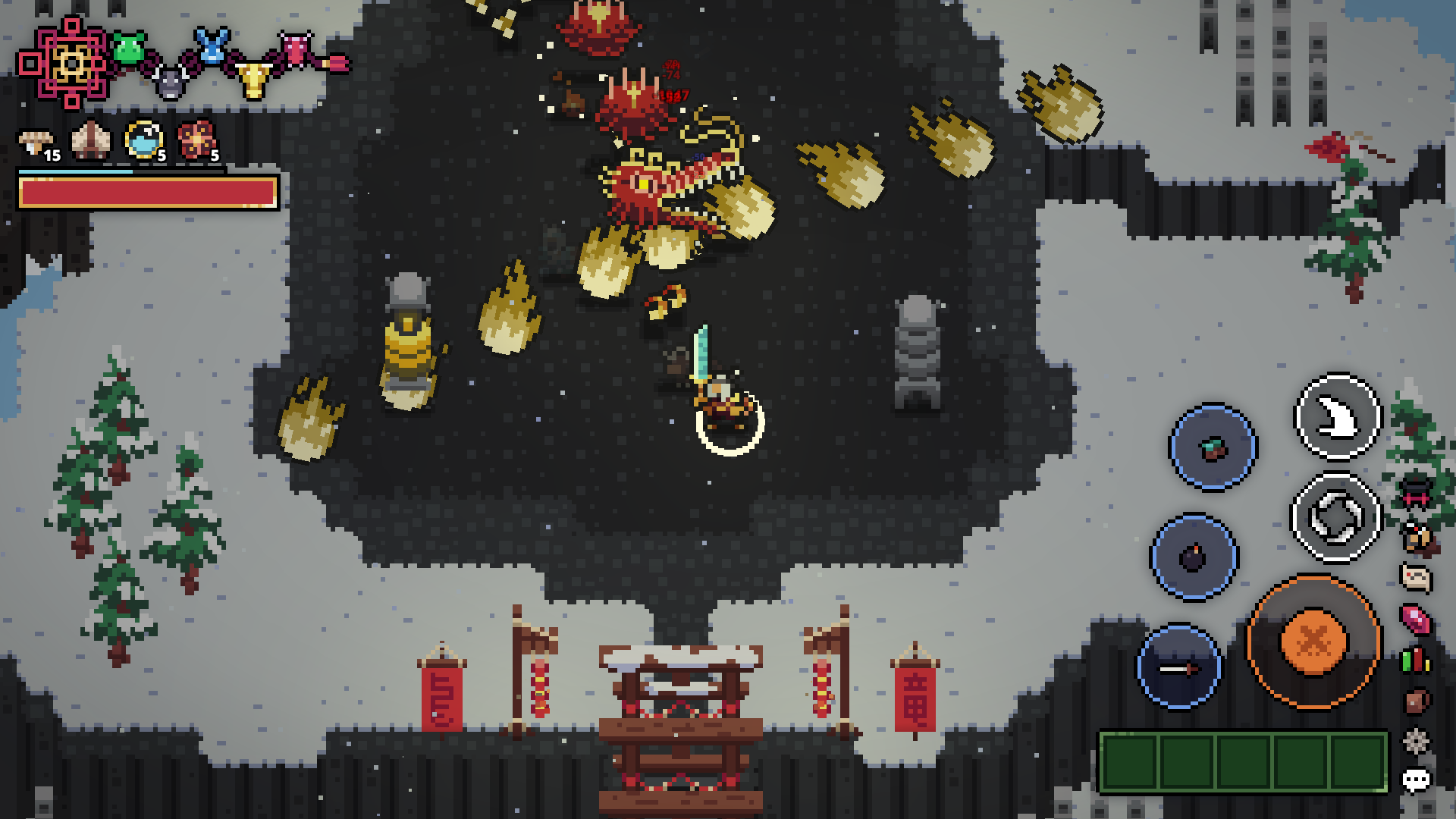Expand the charm necklace with green frog head
1456x819 pixels.
coord(129,47)
